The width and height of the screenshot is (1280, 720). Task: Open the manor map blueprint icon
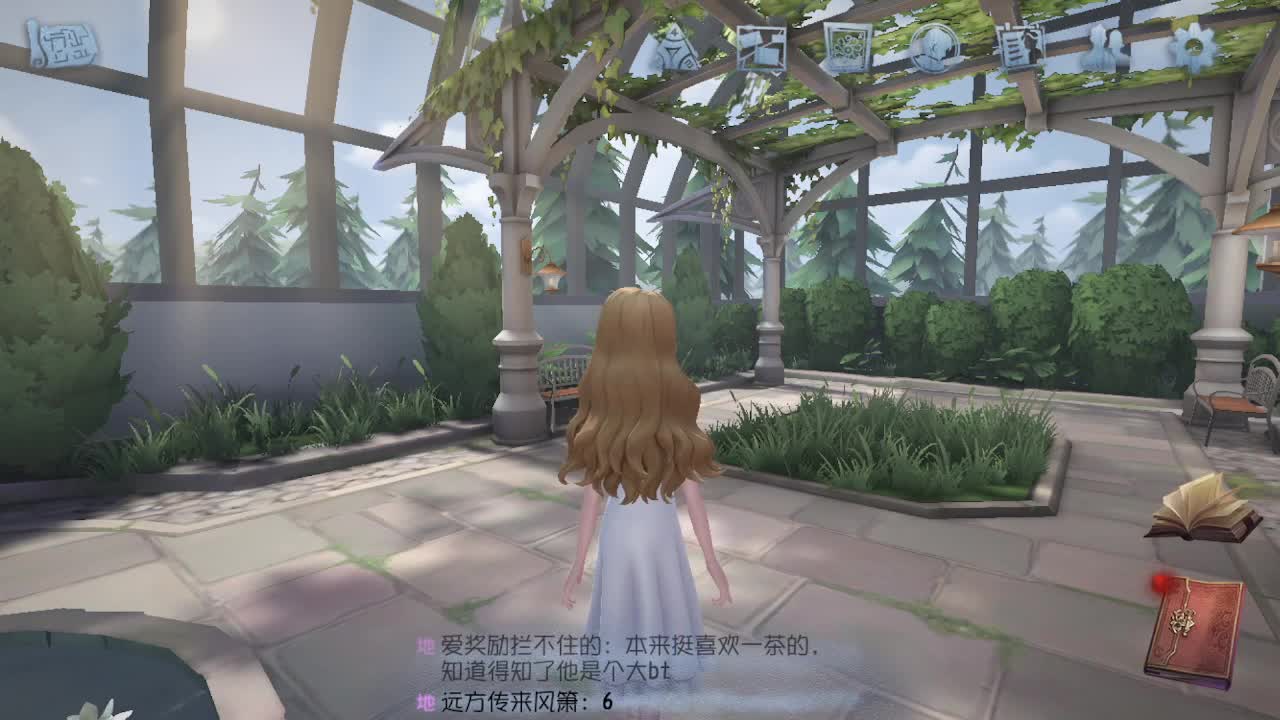60,40
